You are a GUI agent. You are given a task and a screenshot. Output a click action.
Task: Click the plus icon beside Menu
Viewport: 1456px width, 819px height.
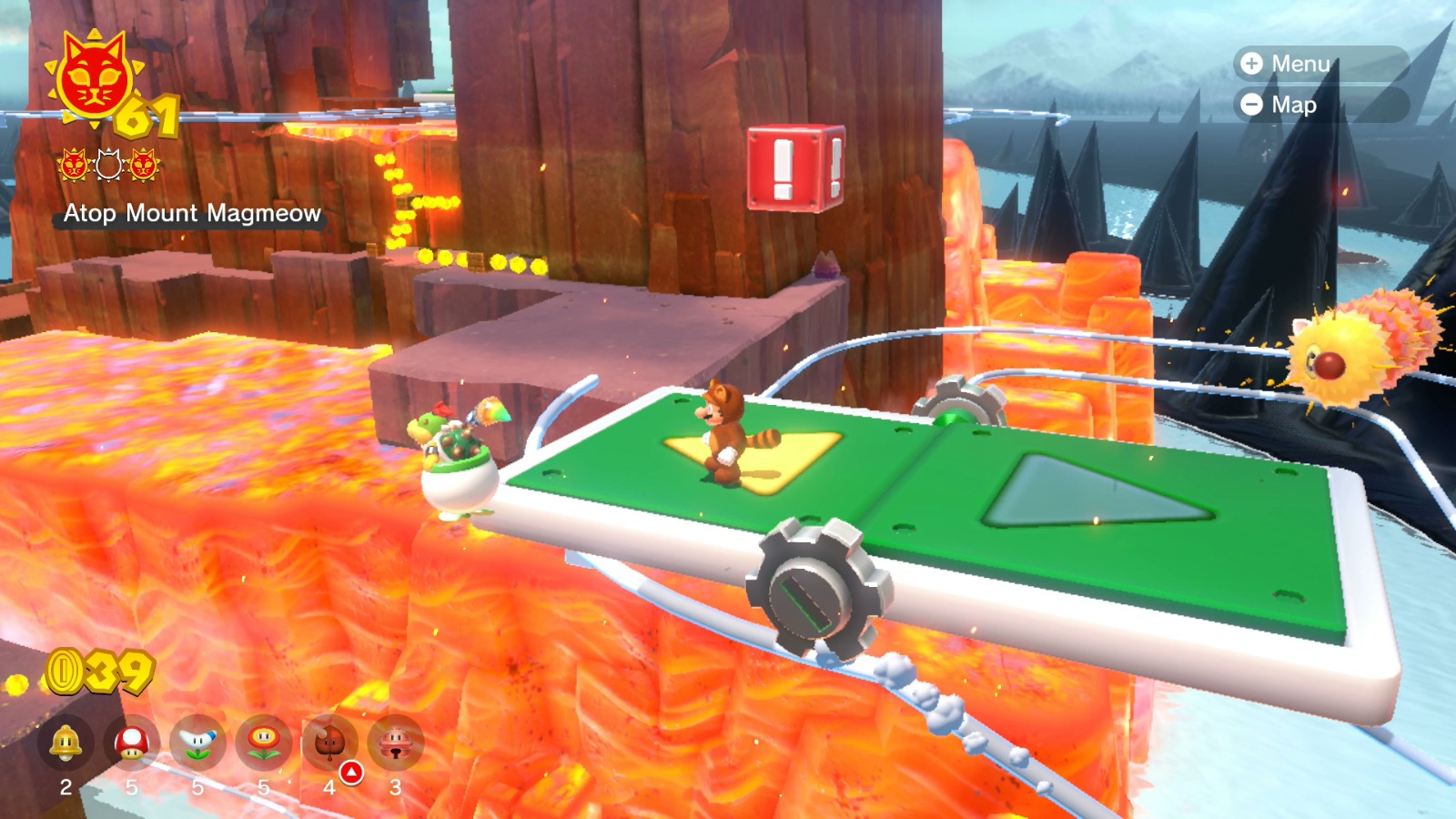1251,65
